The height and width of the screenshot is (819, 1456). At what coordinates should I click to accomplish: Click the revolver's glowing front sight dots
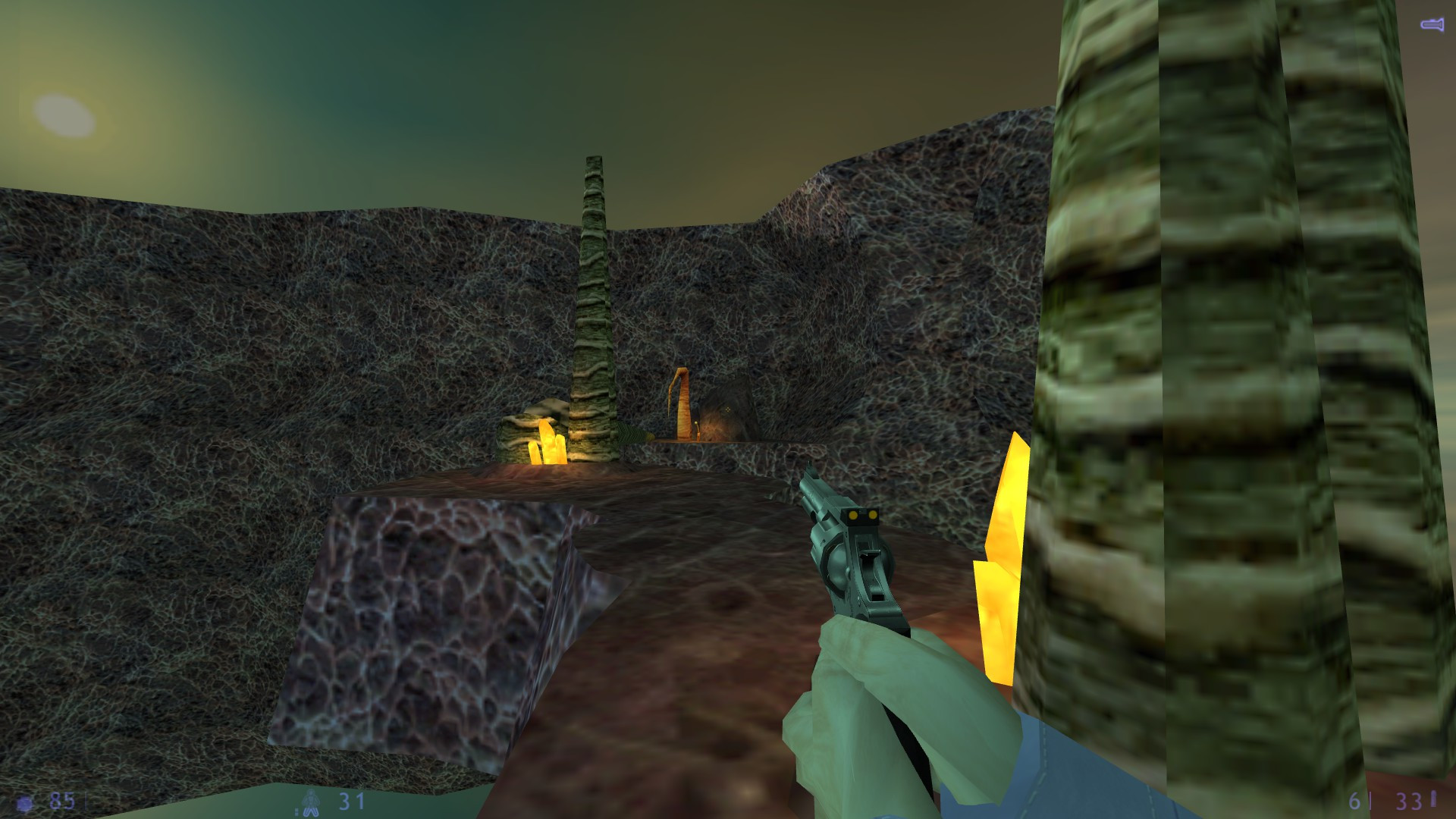pyautogui.click(x=861, y=513)
